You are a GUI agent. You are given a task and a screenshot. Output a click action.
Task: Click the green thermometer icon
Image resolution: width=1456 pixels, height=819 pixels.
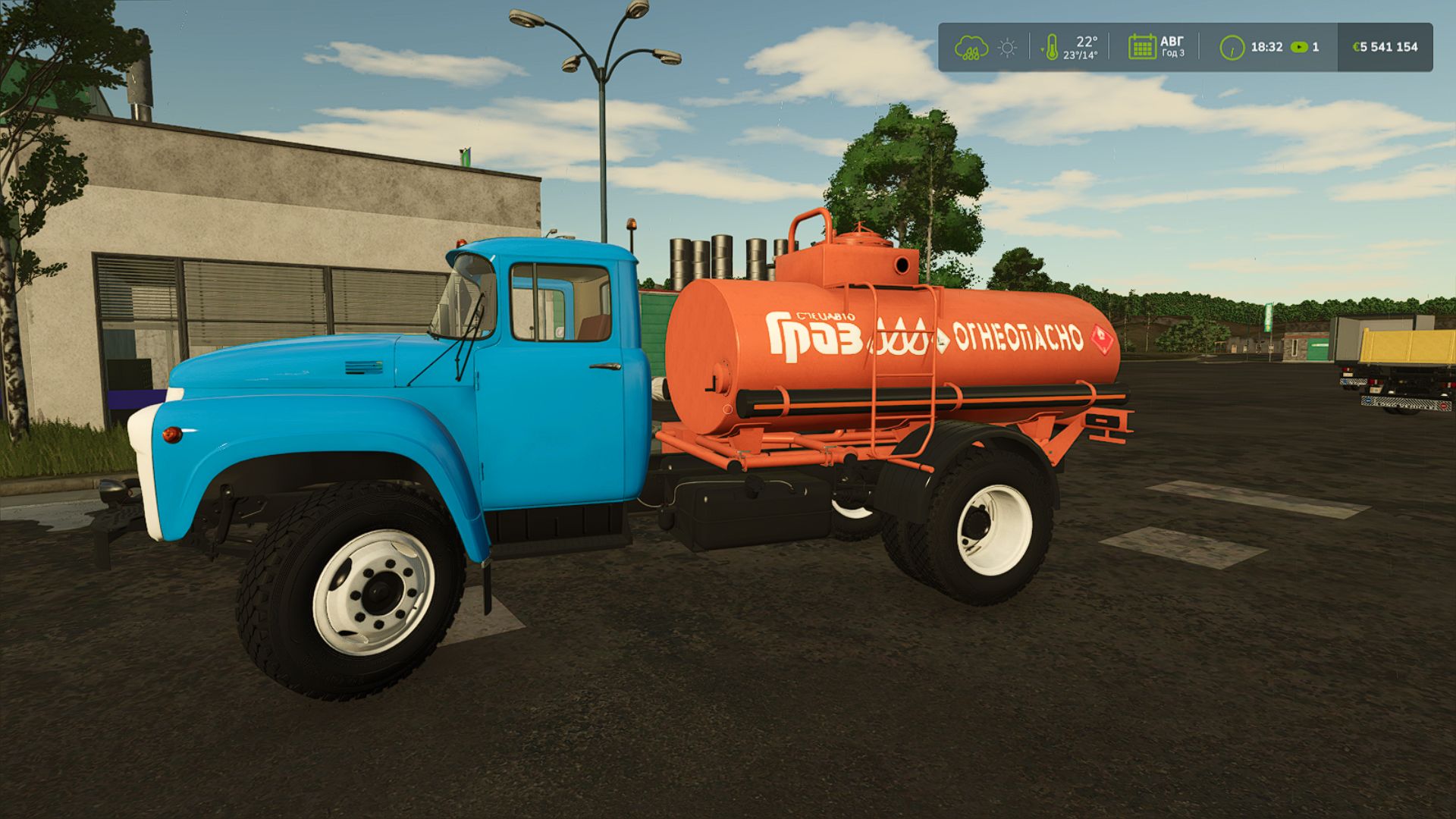pos(1053,45)
